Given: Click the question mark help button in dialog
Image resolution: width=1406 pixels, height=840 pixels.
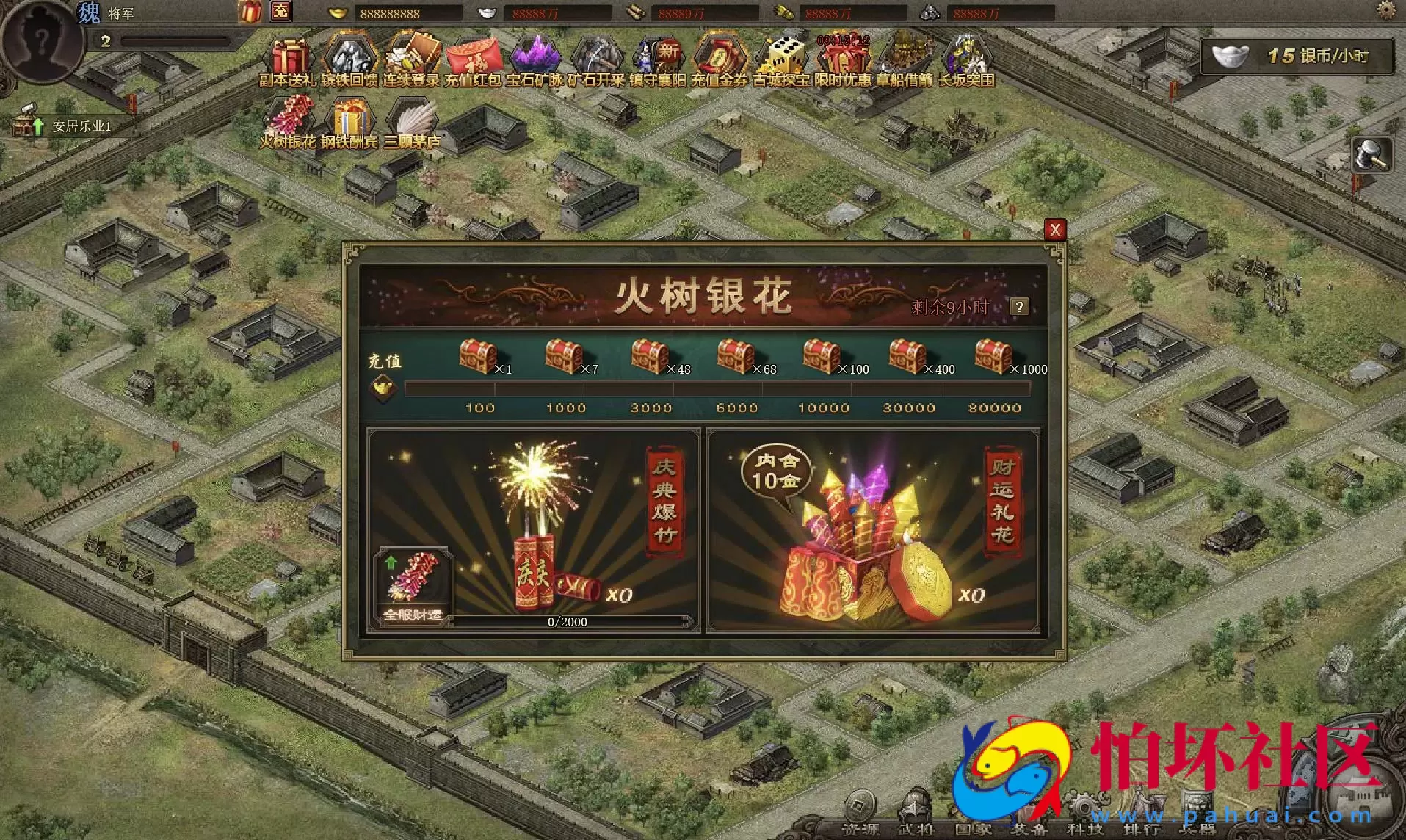Looking at the screenshot, I should pos(1018,307).
